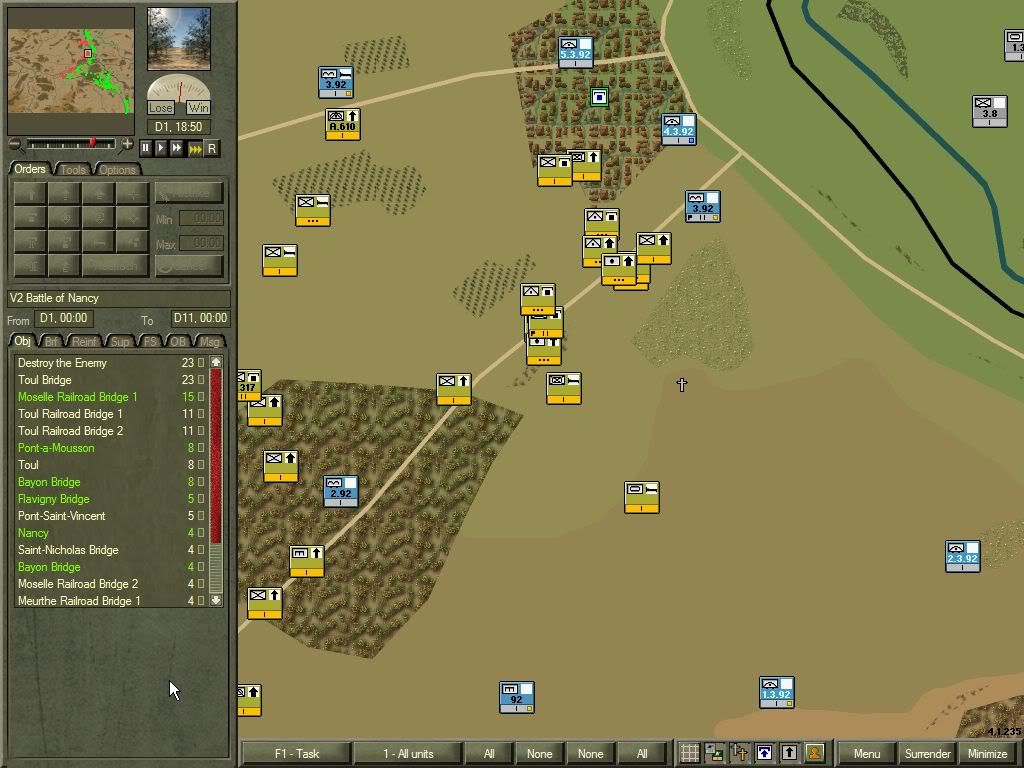Open the Menu button
Screen dimensions: 1024x768
pyautogui.click(x=866, y=753)
